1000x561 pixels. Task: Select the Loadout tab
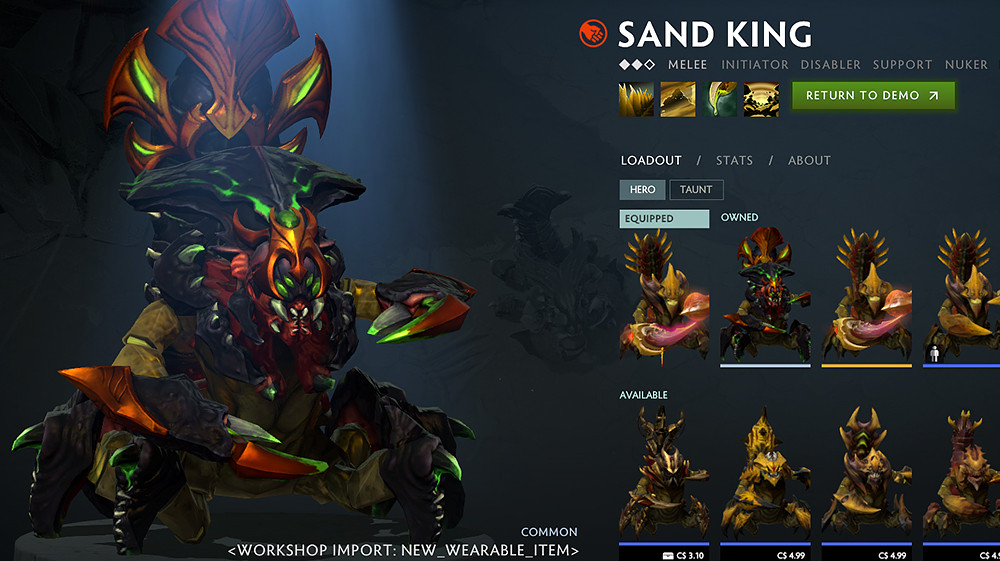[651, 160]
